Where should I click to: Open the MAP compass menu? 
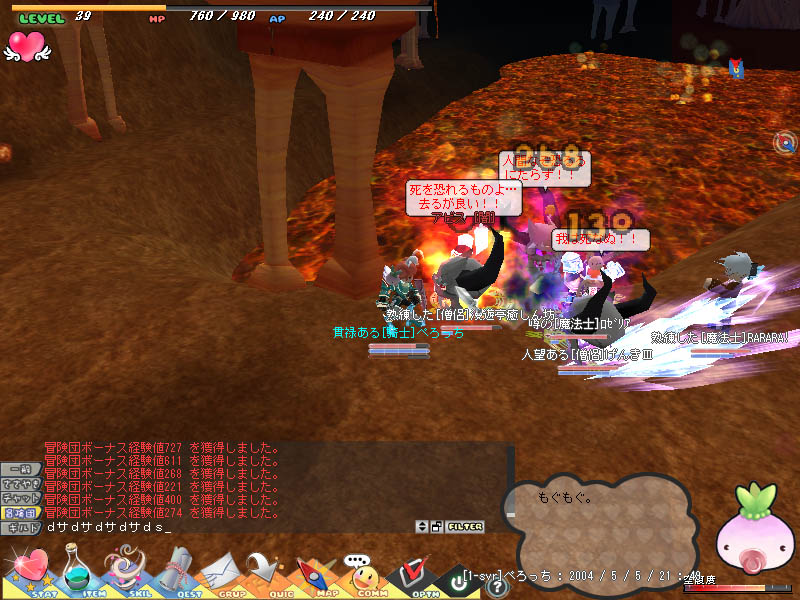(x=317, y=574)
